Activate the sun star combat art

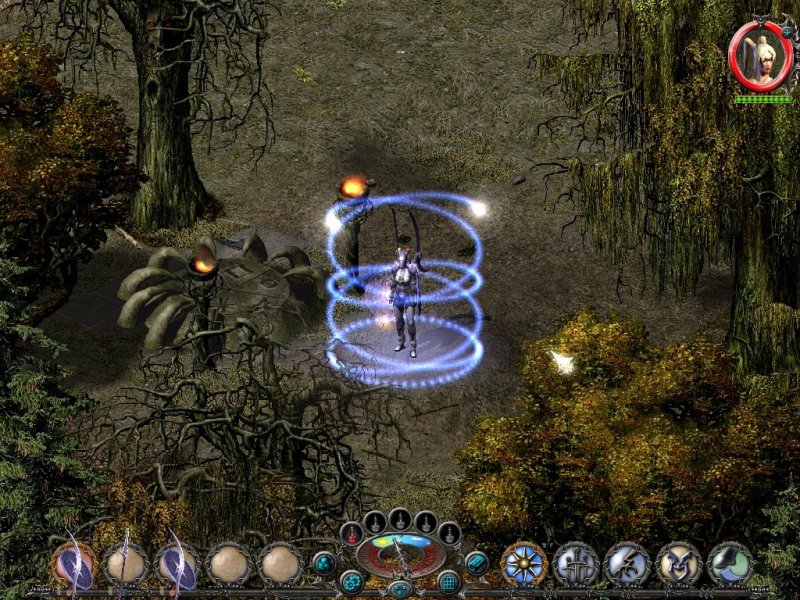point(523,564)
